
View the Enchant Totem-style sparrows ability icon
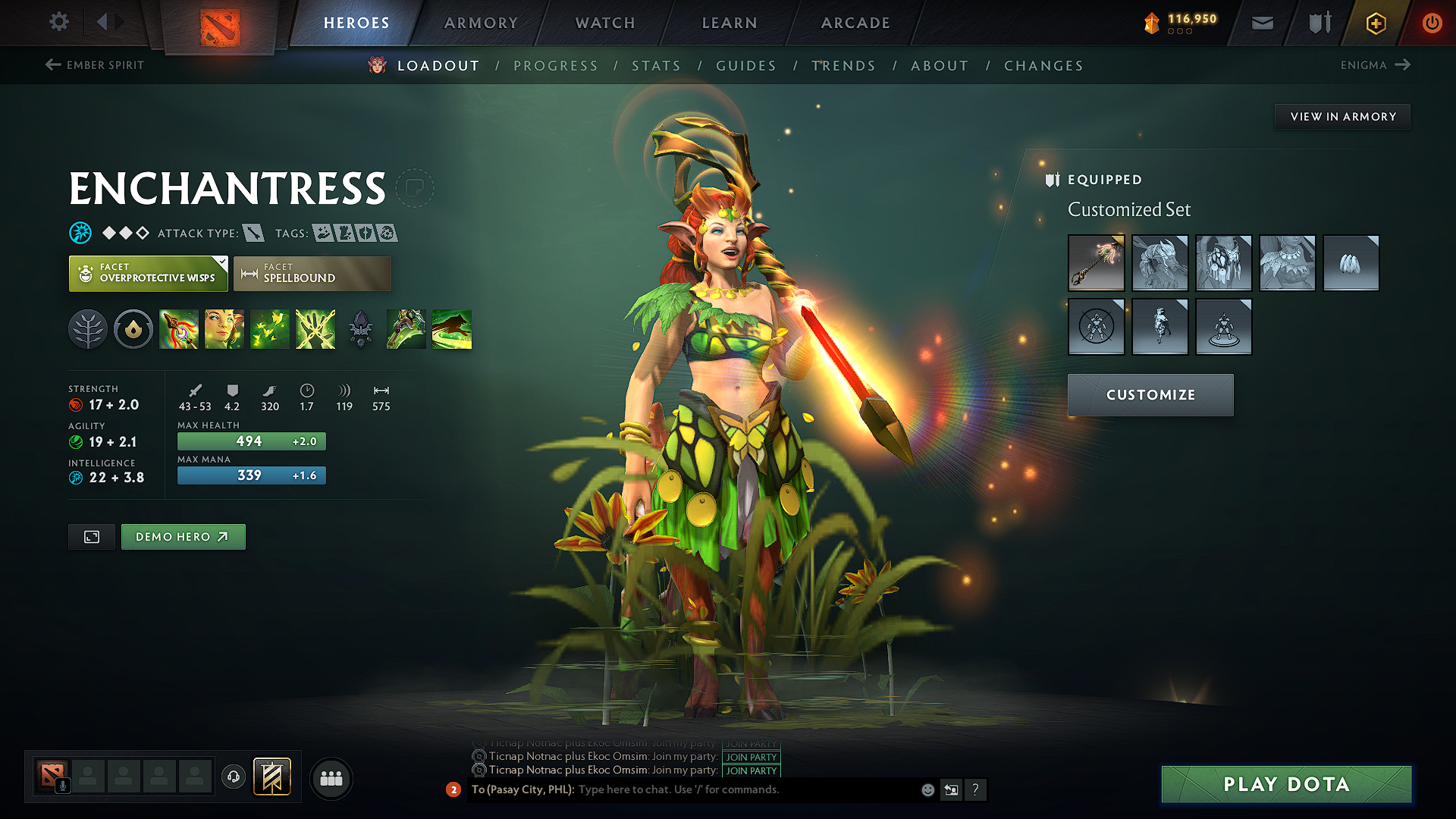click(x=270, y=328)
